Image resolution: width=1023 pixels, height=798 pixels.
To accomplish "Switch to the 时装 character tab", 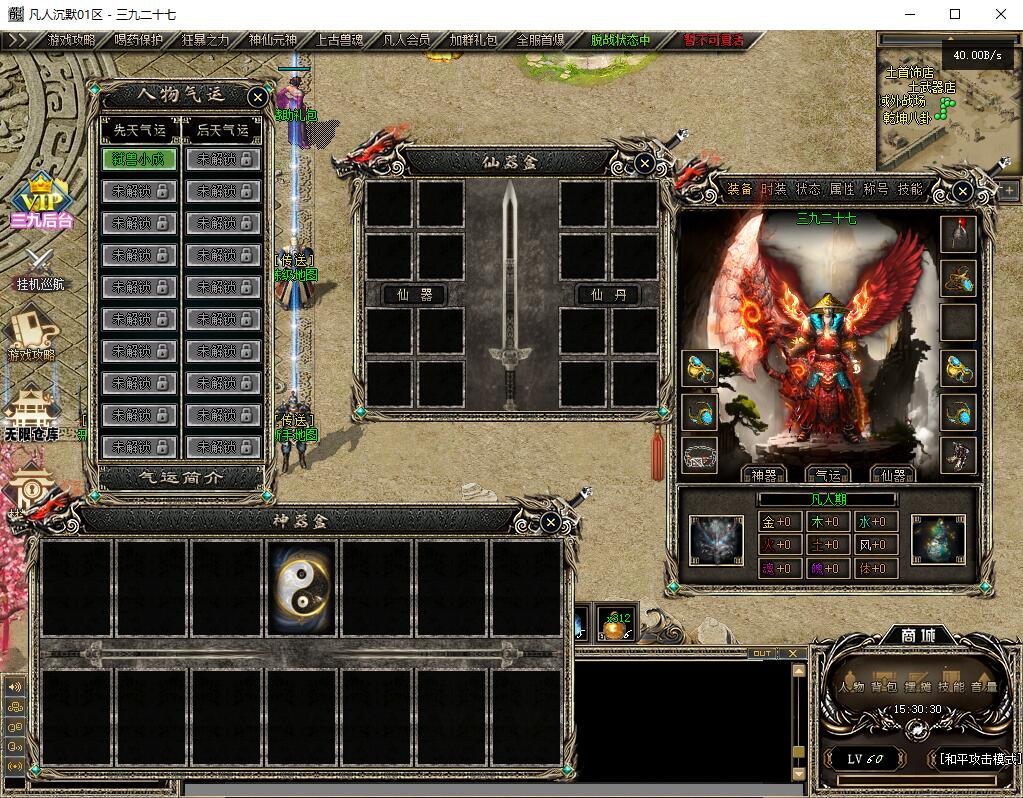I will pyautogui.click(x=773, y=189).
